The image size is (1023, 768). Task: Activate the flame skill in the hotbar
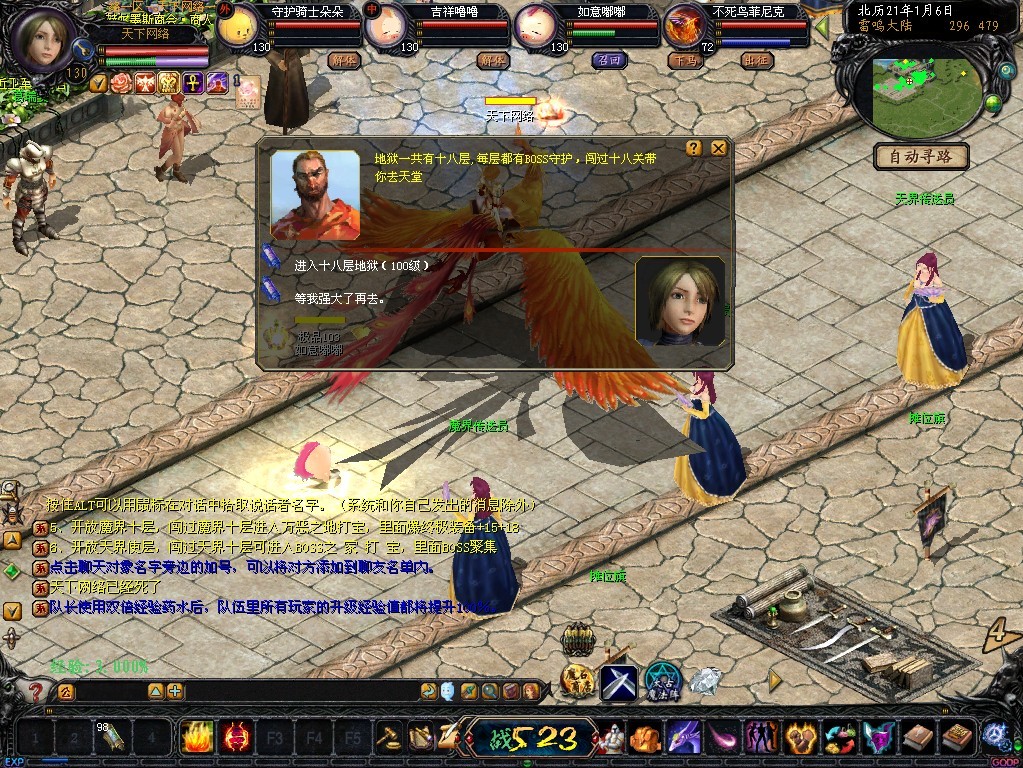coord(197,738)
